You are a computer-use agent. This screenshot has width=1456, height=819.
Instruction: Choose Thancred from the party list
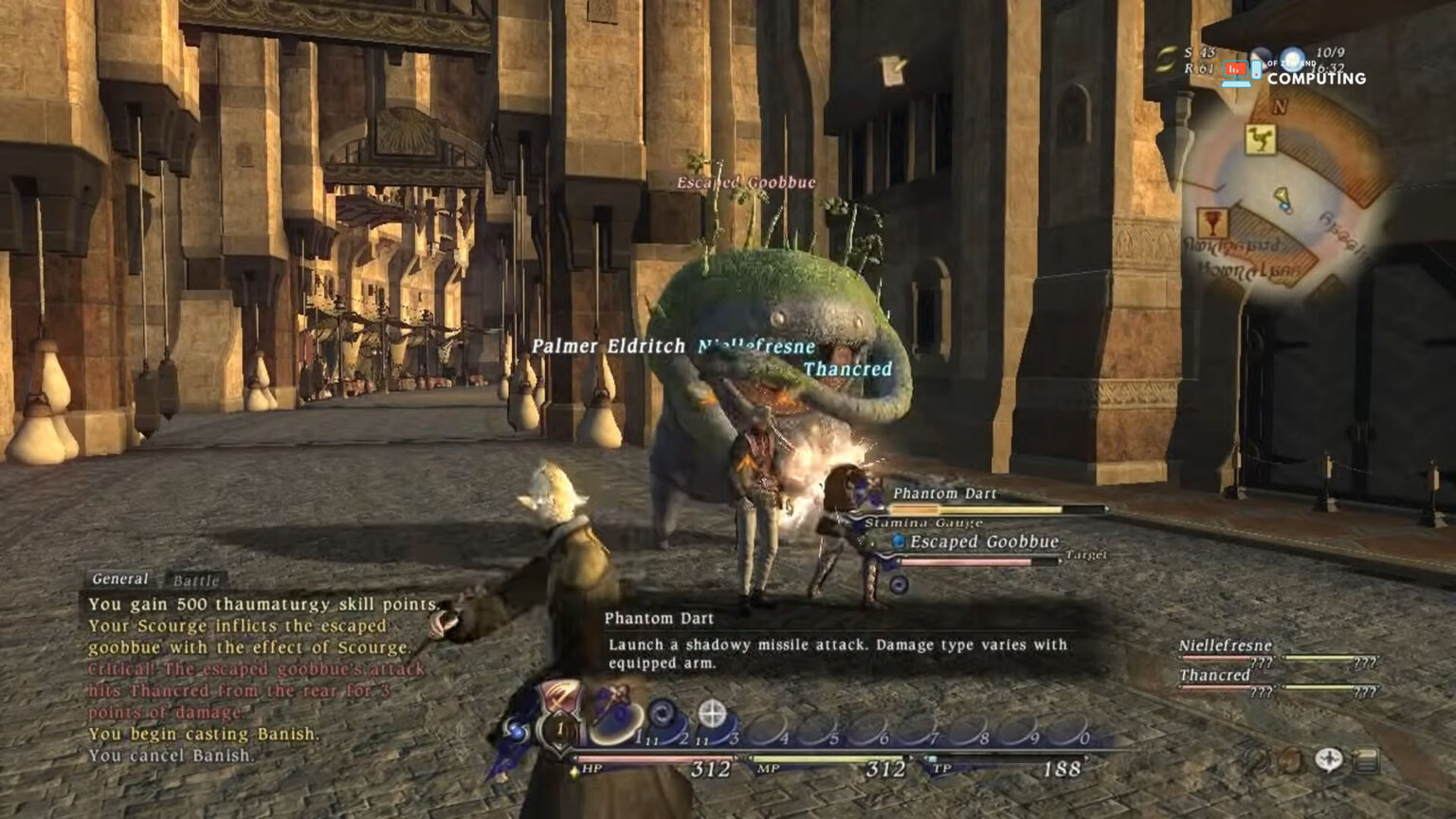pos(1214,675)
